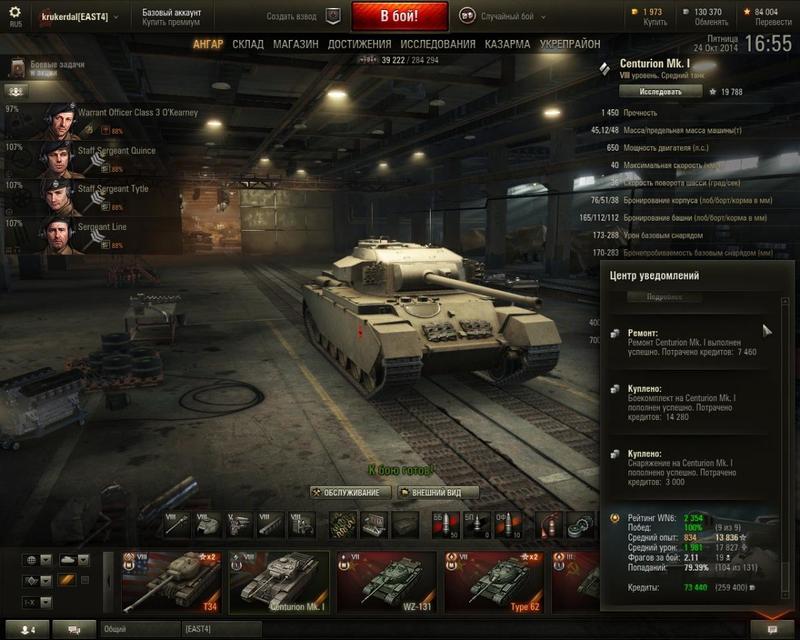Screen dimensions: 800x640
Task: Go to the ИССЛЕДОВАНИЯ tab
Action: coord(438,45)
